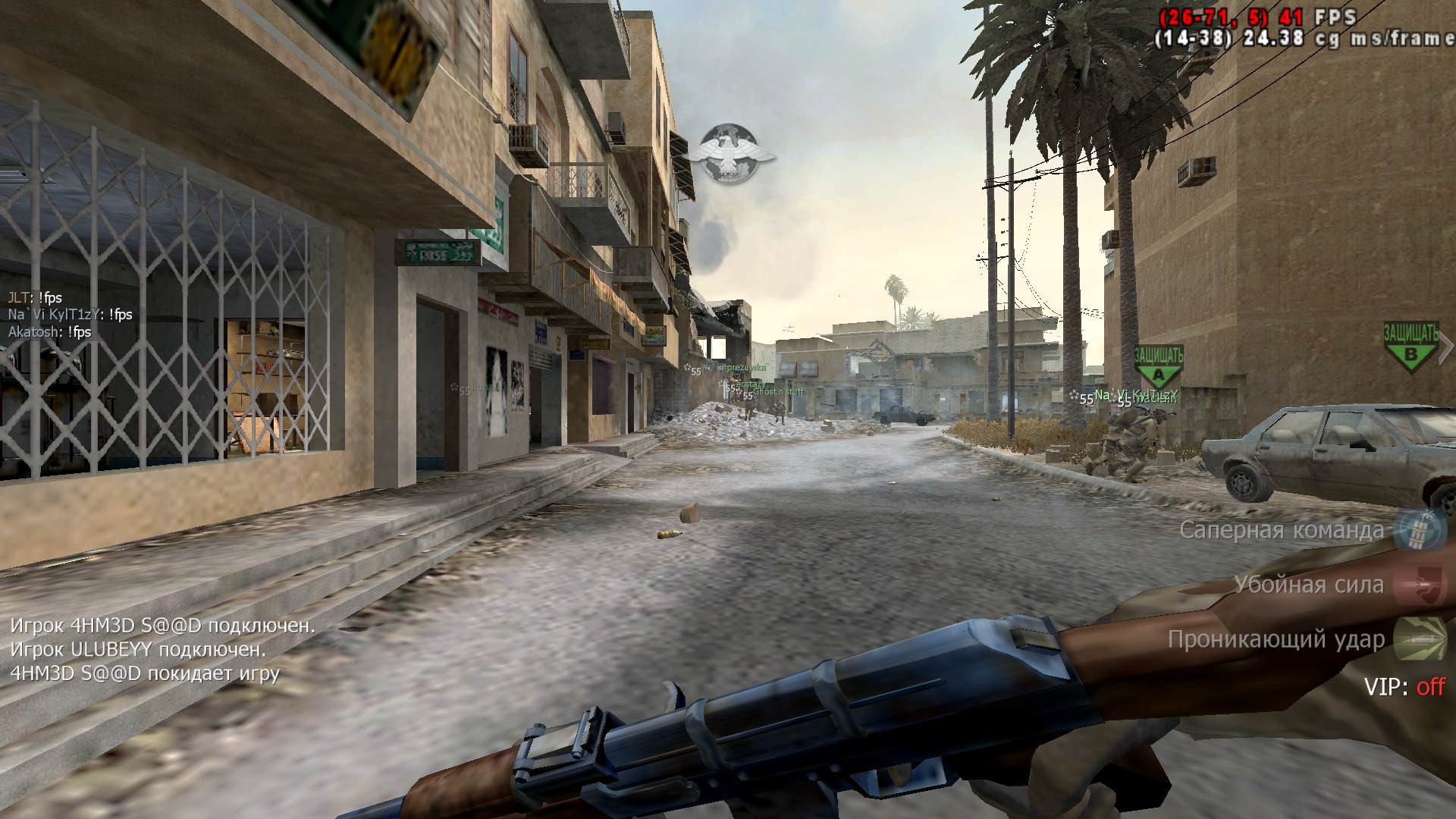The width and height of the screenshot is (1456, 819).
Task: Click the Саперная команда perk icon
Action: tap(1421, 529)
